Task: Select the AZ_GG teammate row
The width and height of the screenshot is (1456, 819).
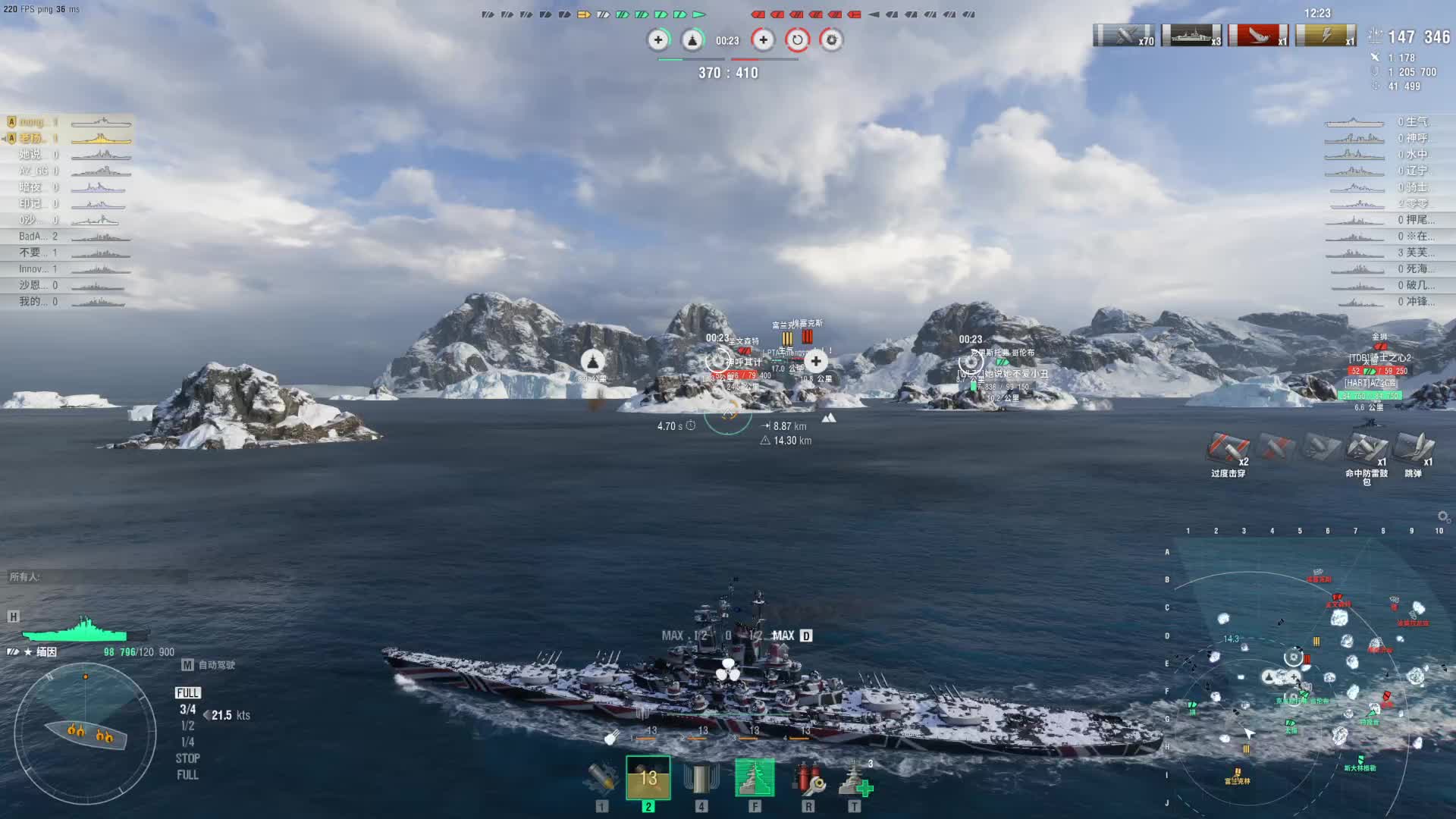Action: pyautogui.click(x=68, y=171)
